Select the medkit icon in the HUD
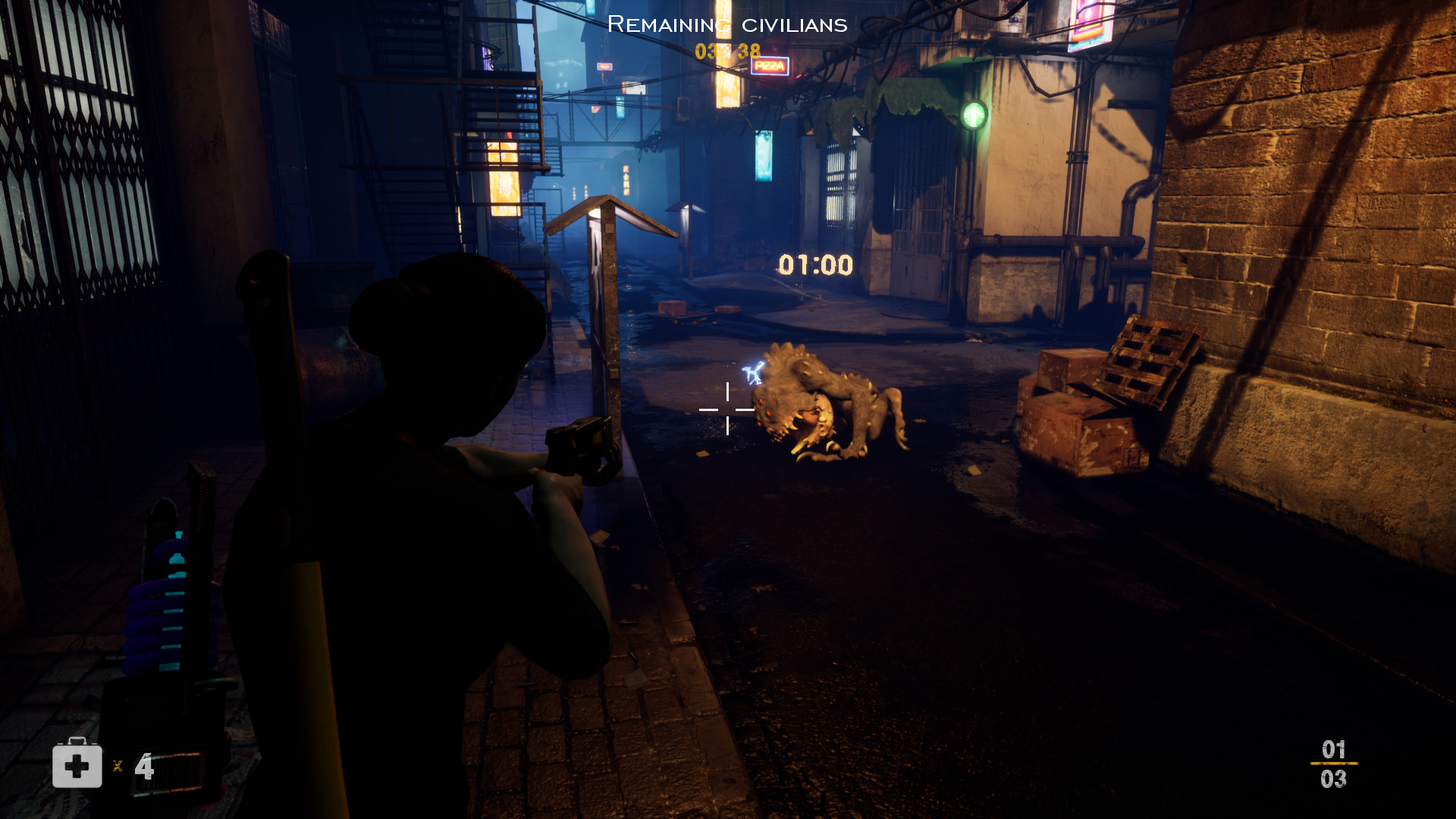The width and height of the screenshot is (1456, 819). tap(77, 764)
